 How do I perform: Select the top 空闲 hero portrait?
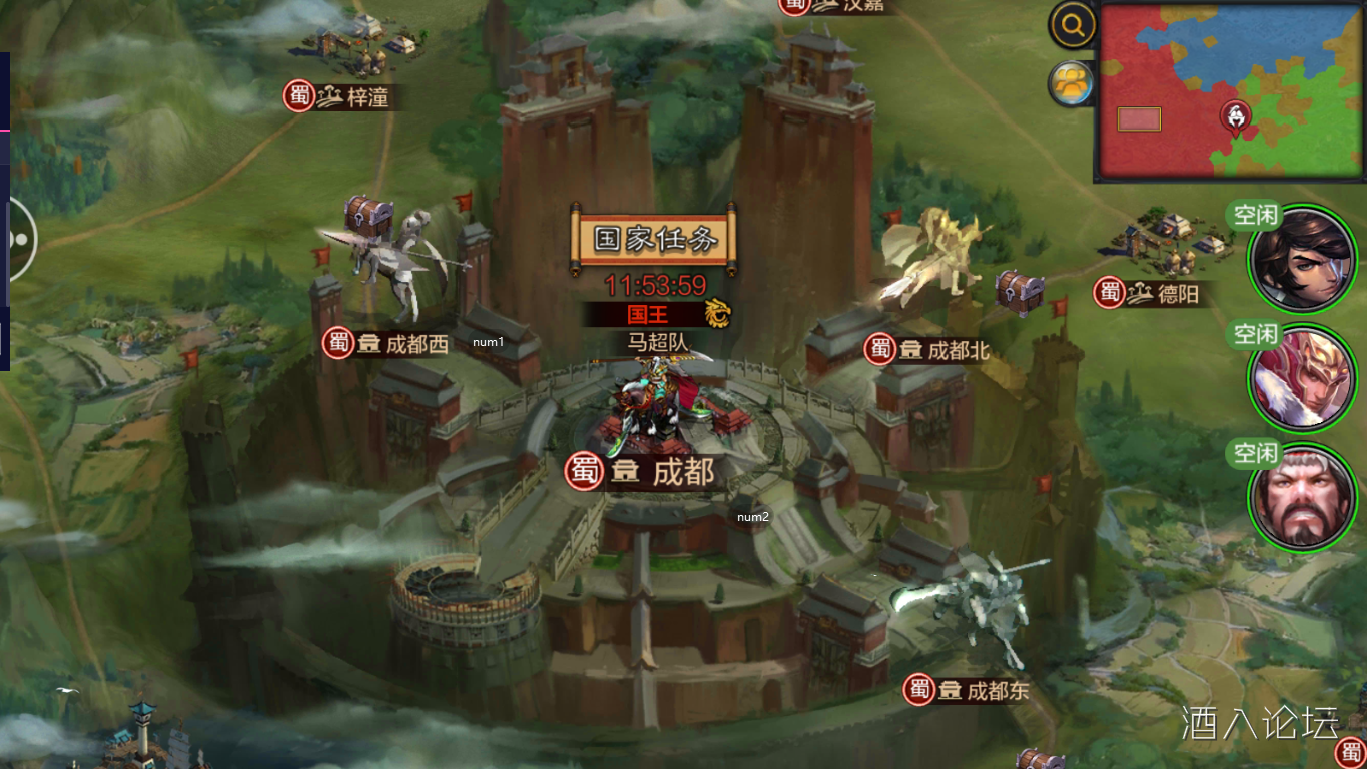(1300, 259)
